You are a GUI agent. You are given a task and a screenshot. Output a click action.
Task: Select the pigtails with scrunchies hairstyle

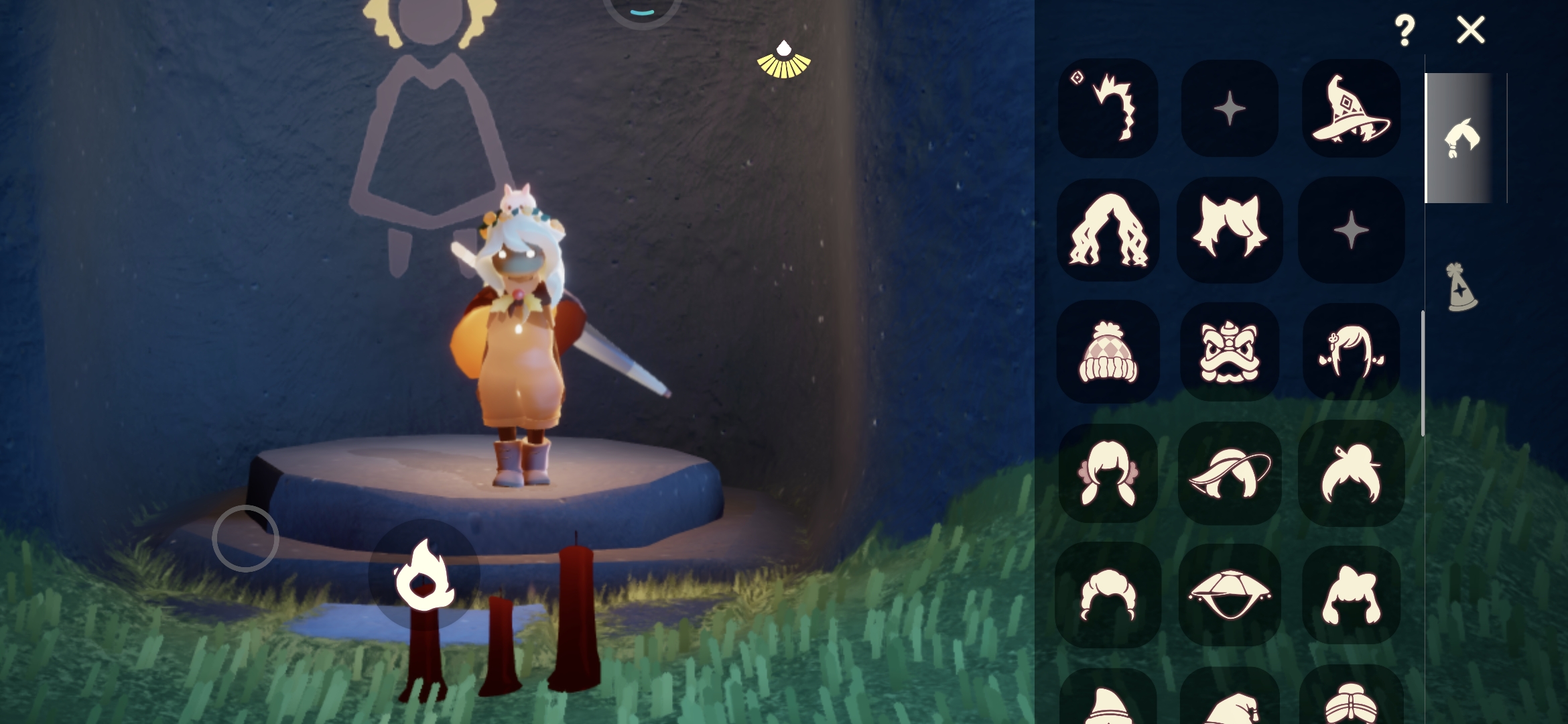click(x=1108, y=474)
